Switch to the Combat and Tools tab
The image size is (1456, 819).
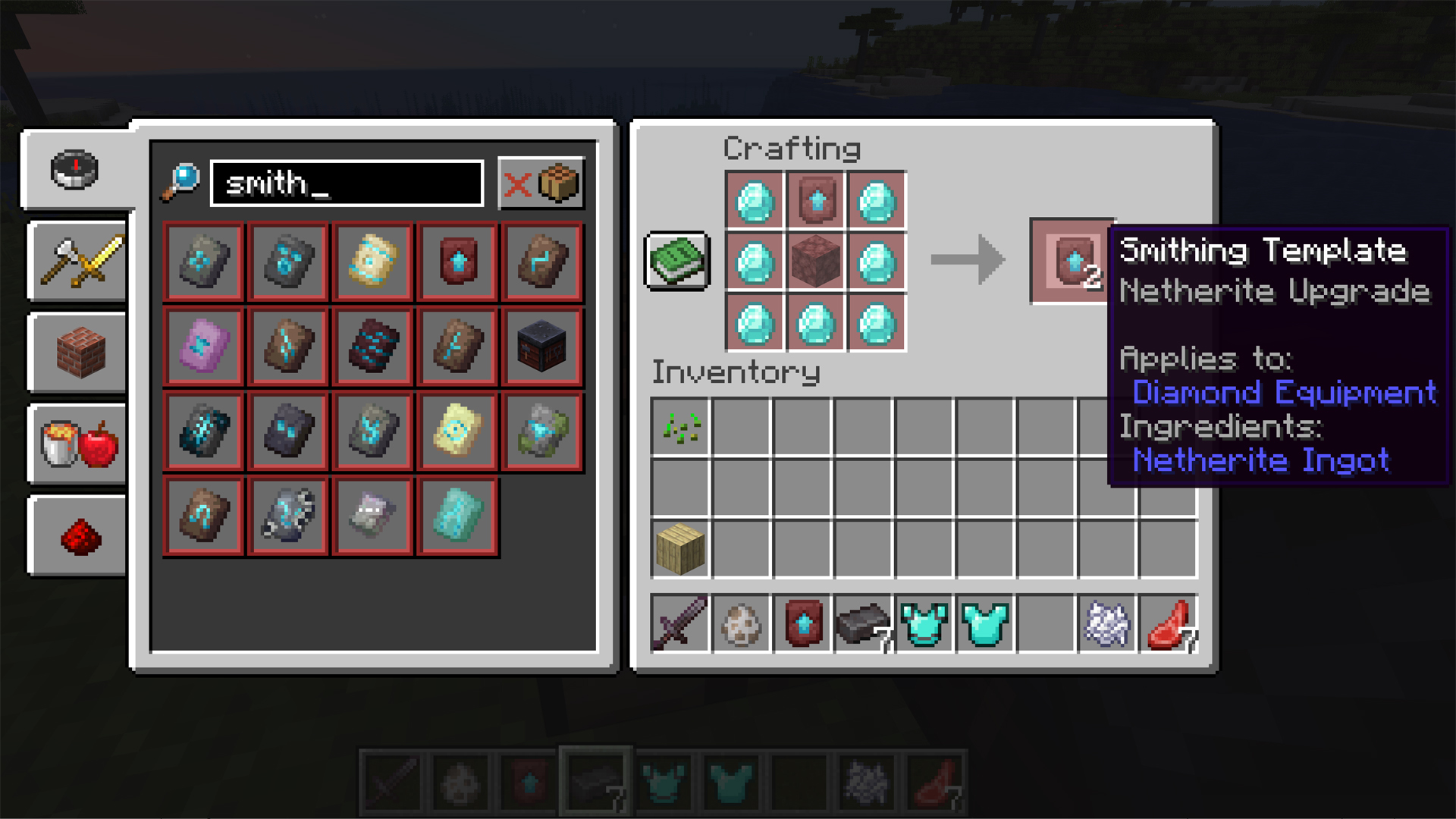(76, 262)
